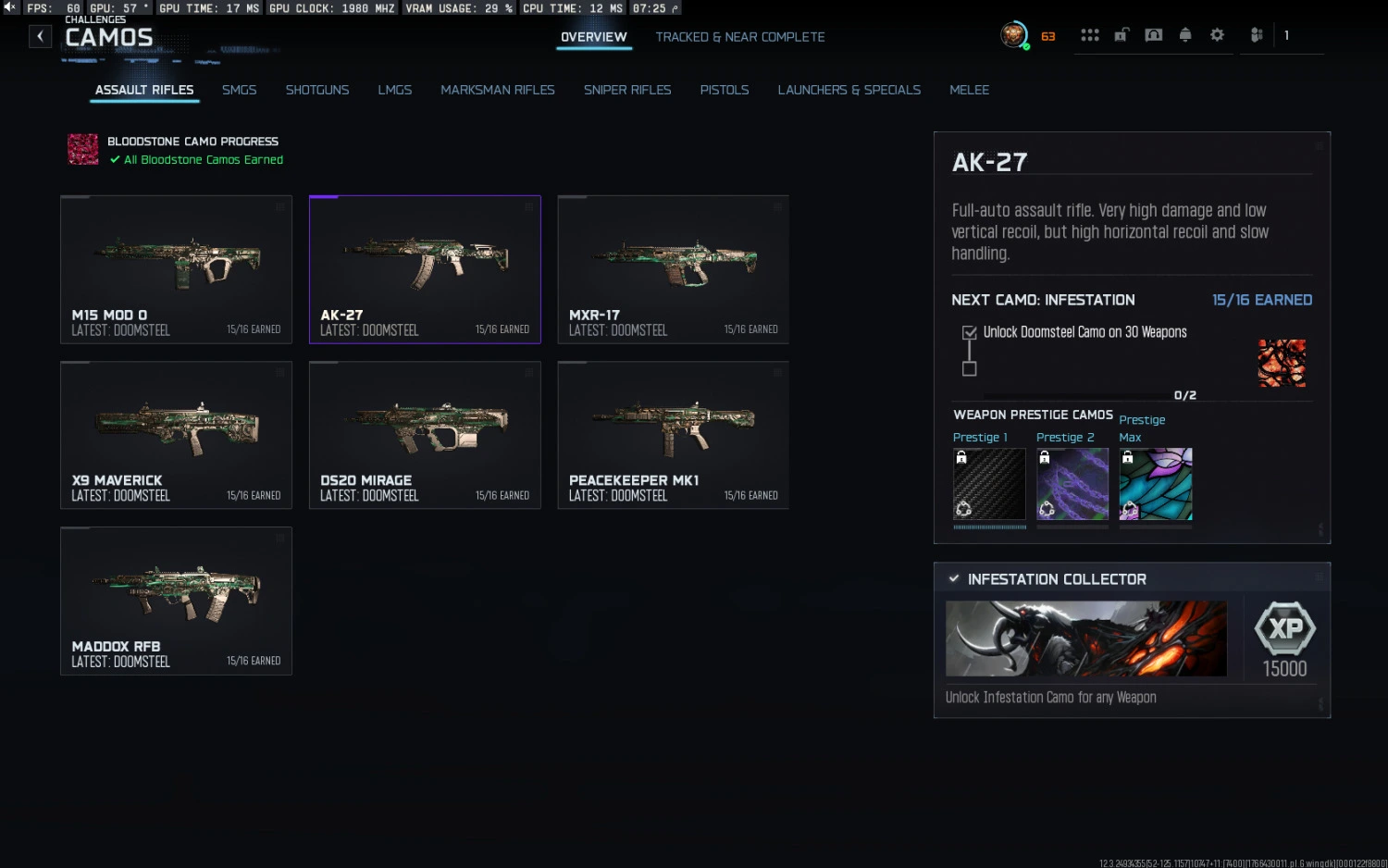This screenshot has width=1388, height=868.
Task: Click the Infestation camo preview image
Action: [x=1283, y=363]
